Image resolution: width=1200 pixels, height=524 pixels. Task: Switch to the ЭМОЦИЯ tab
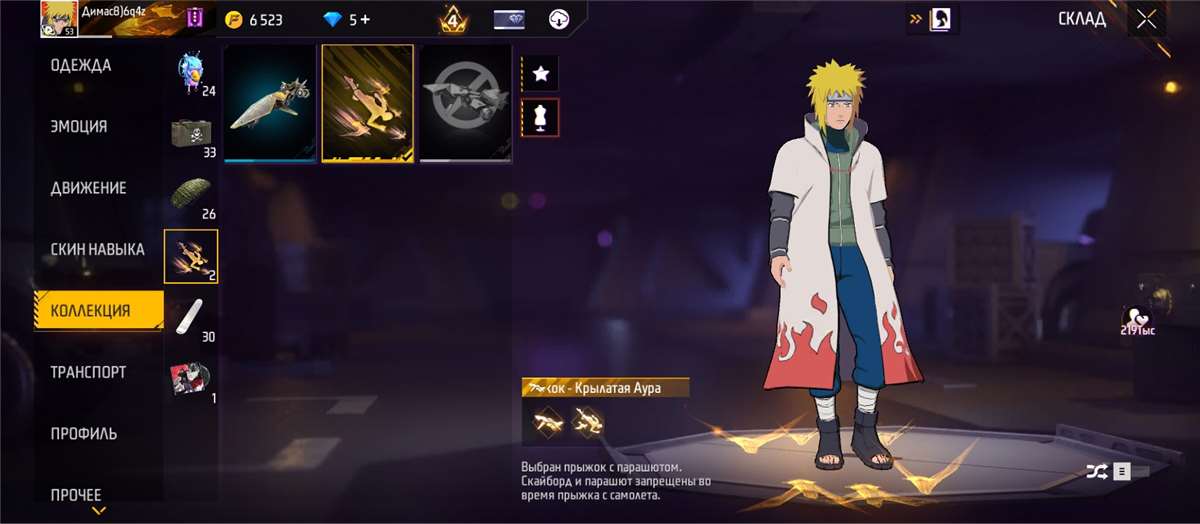tap(80, 127)
